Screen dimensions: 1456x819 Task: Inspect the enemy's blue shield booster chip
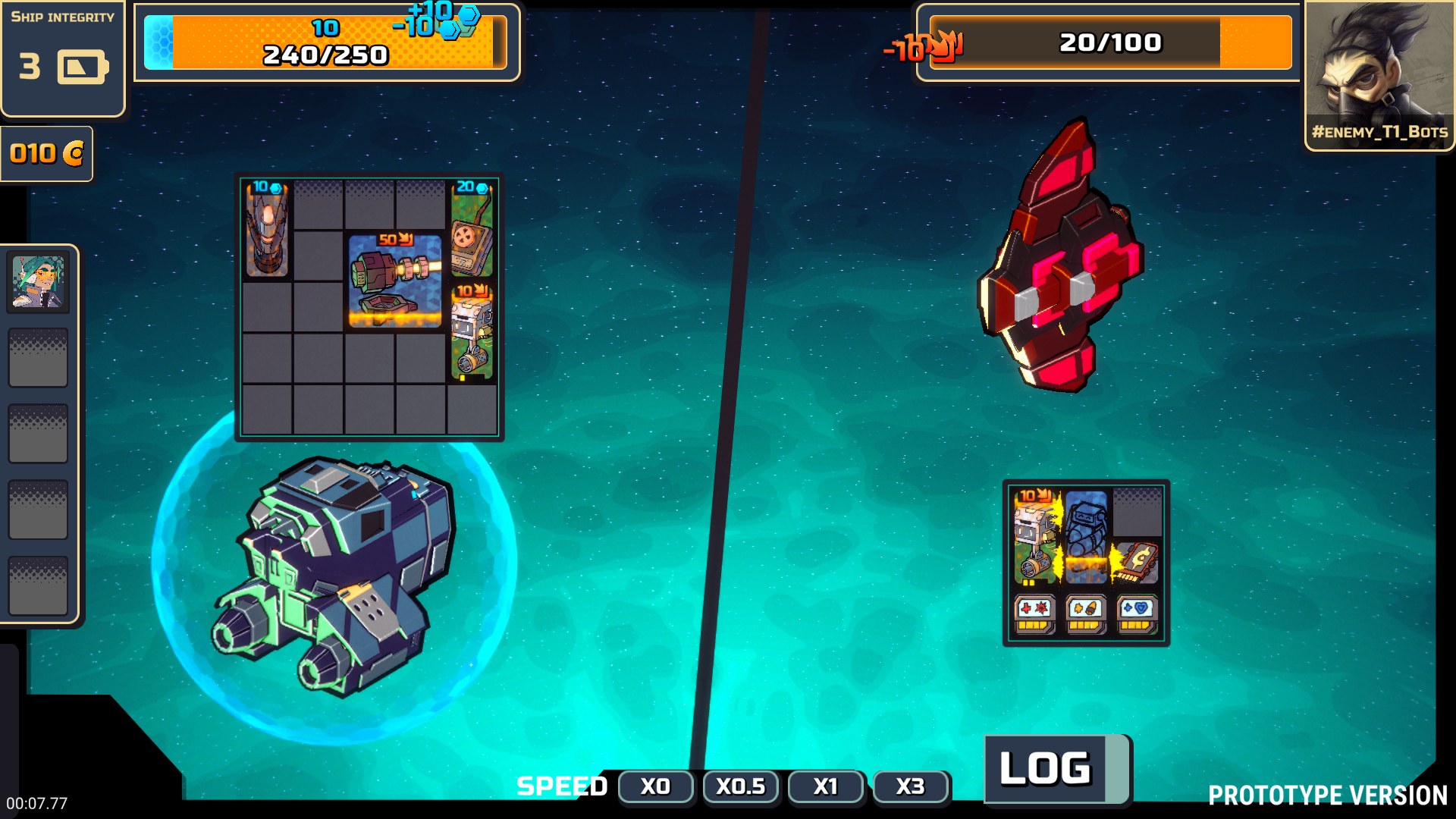(x=1137, y=613)
